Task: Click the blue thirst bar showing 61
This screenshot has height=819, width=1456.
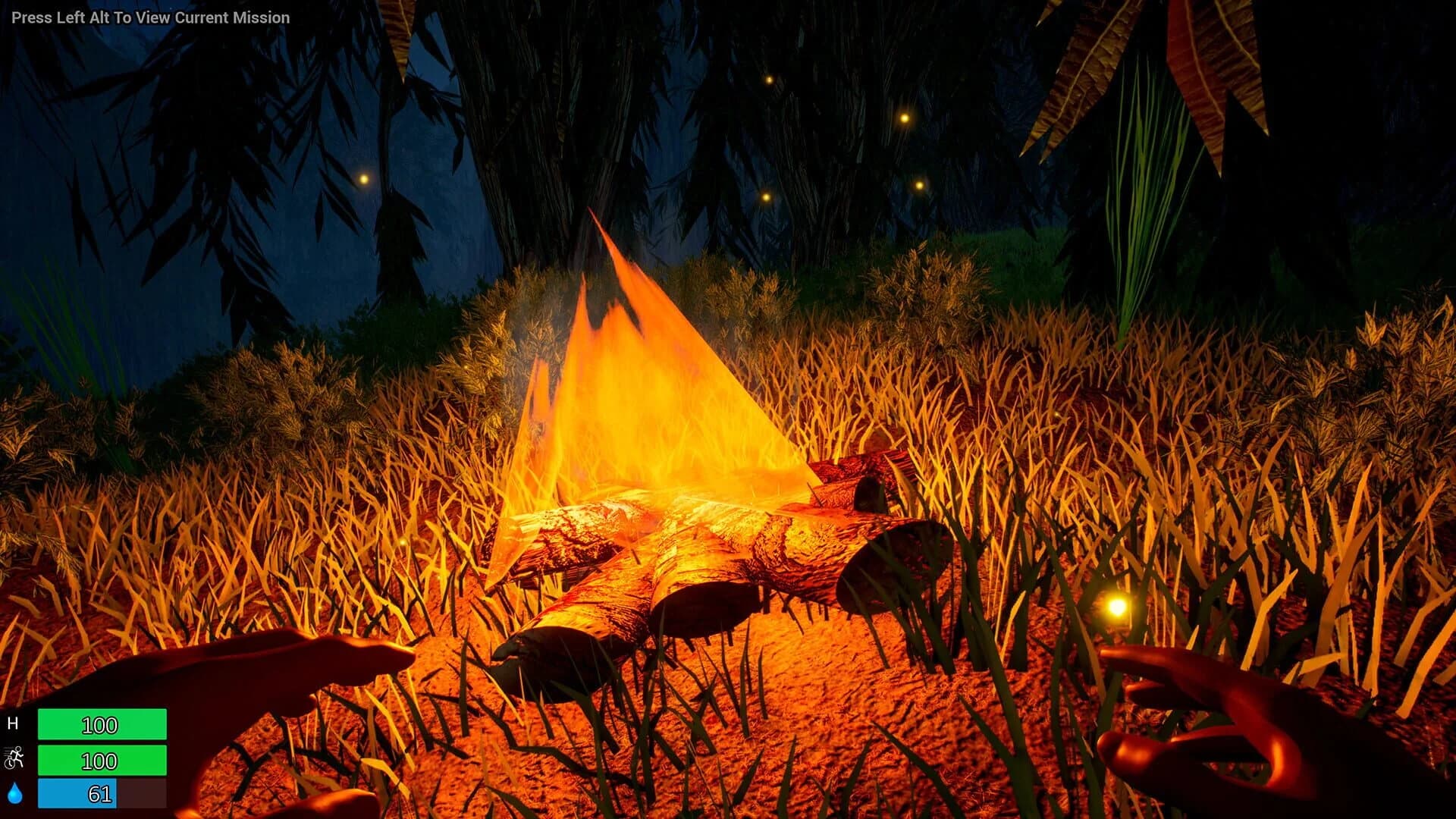Action: (76, 792)
